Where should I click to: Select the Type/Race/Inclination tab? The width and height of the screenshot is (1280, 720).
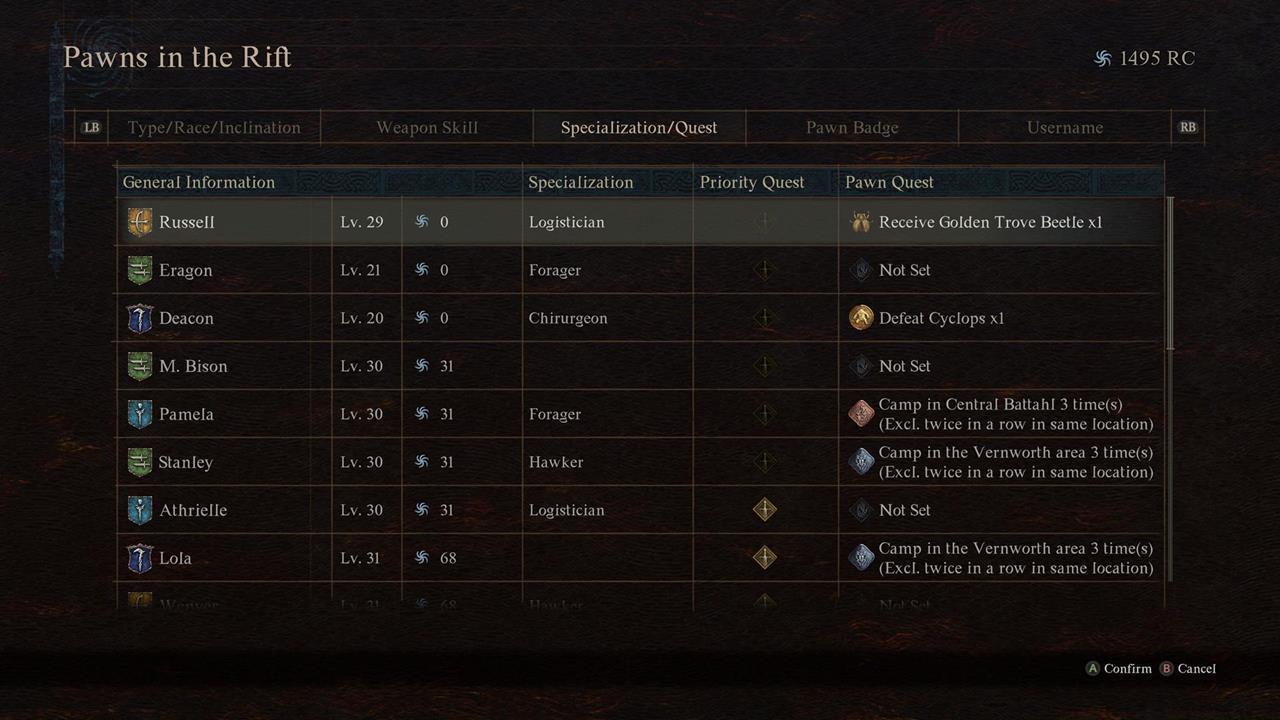coord(213,127)
